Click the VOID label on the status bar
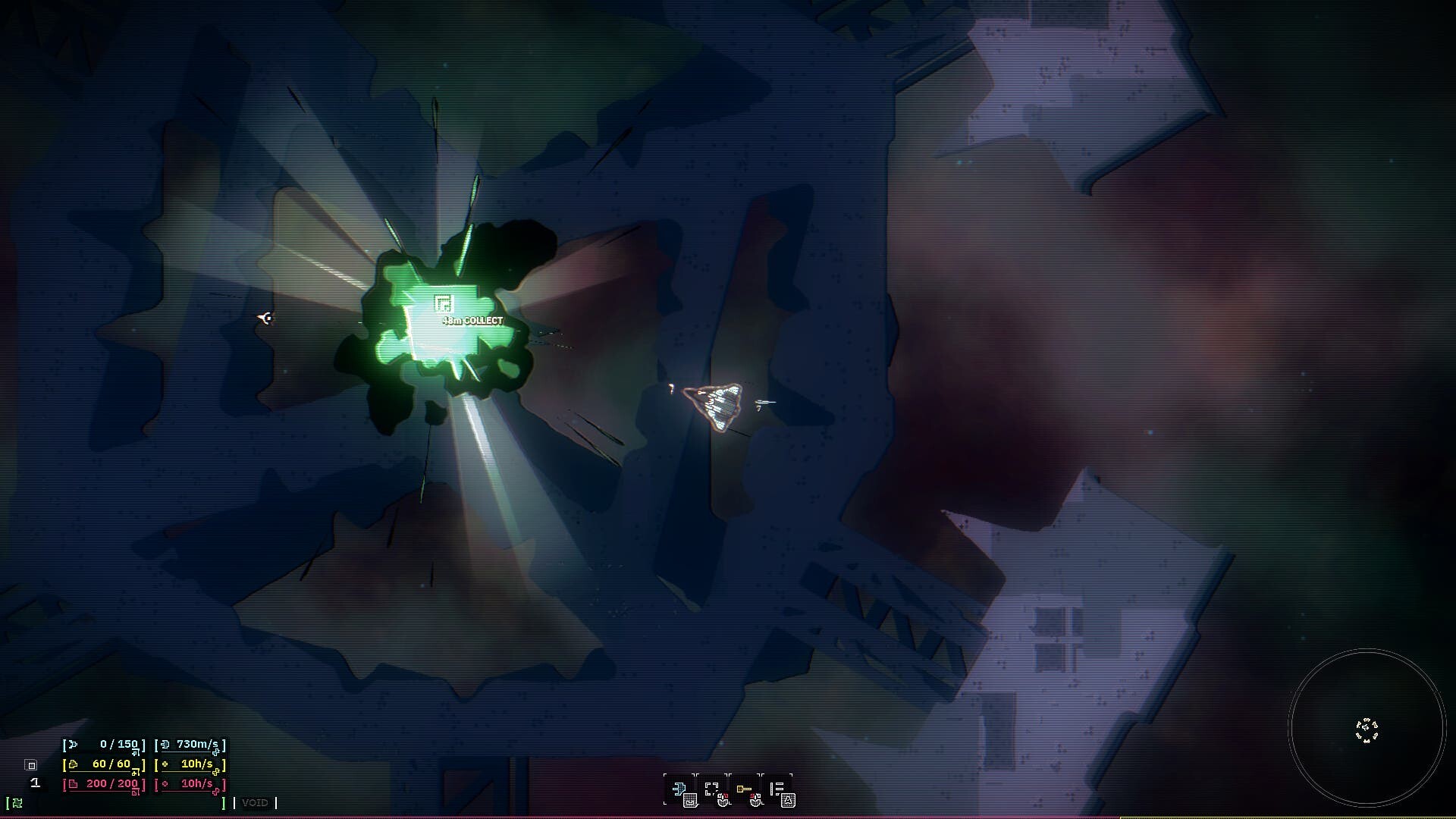 [x=256, y=802]
